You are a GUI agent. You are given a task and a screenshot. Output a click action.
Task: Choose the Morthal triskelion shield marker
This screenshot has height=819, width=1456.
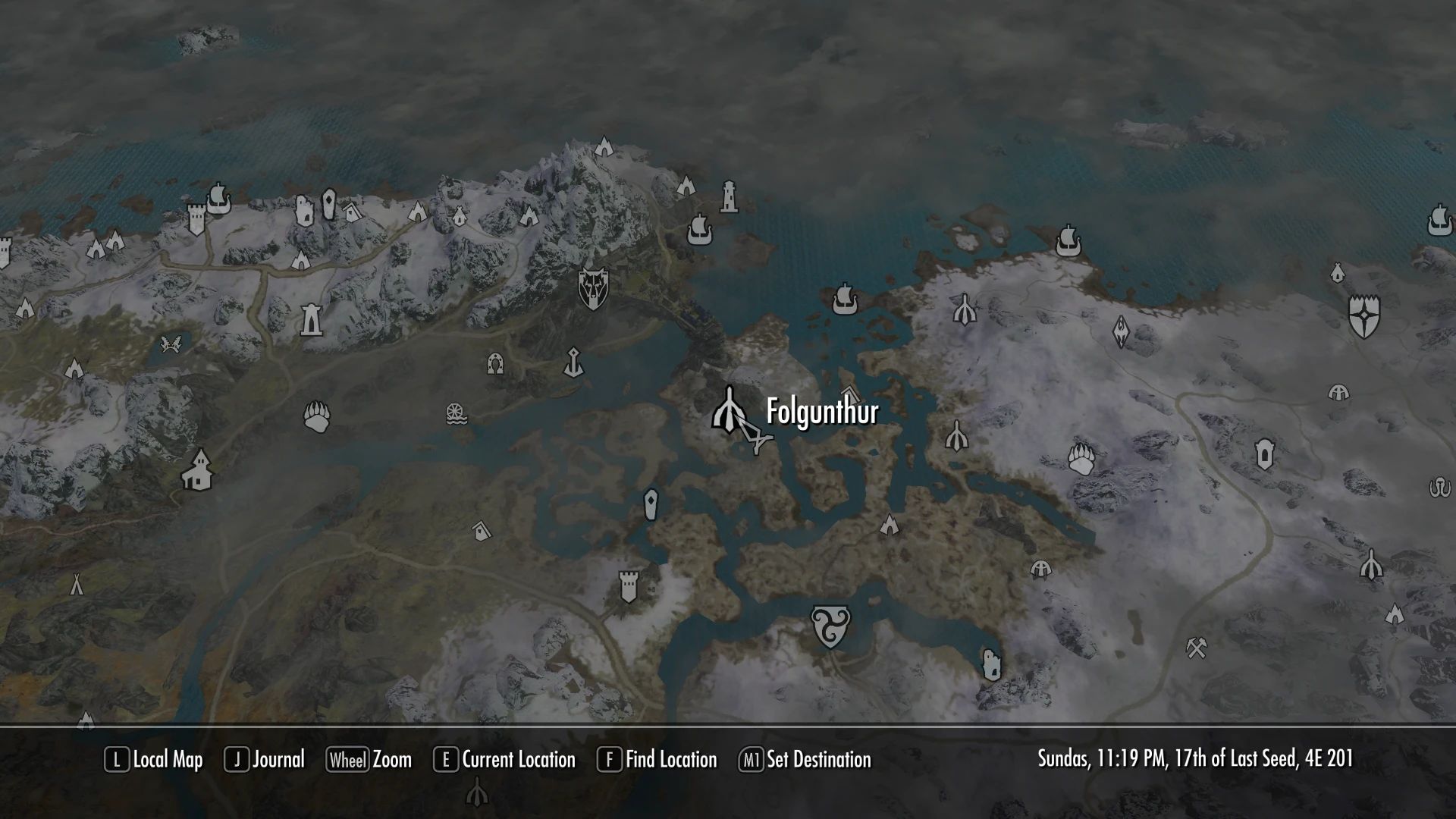(830, 626)
